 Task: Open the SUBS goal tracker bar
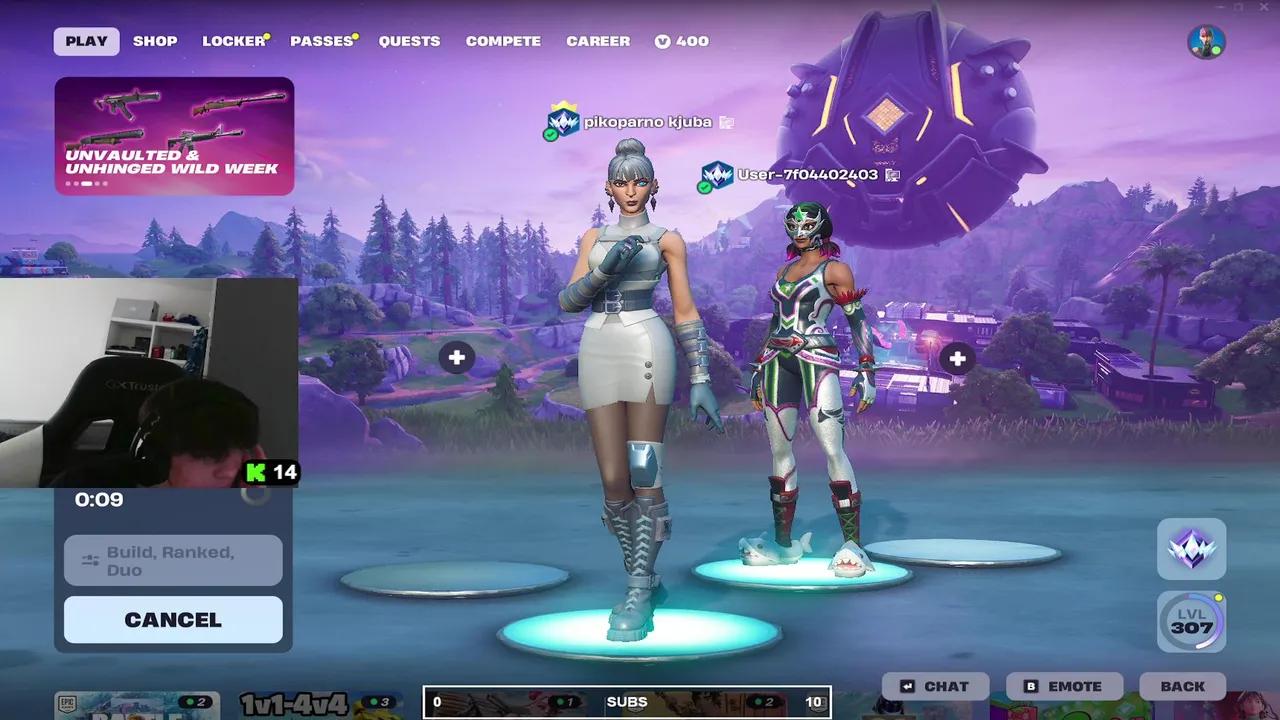point(627,701)
